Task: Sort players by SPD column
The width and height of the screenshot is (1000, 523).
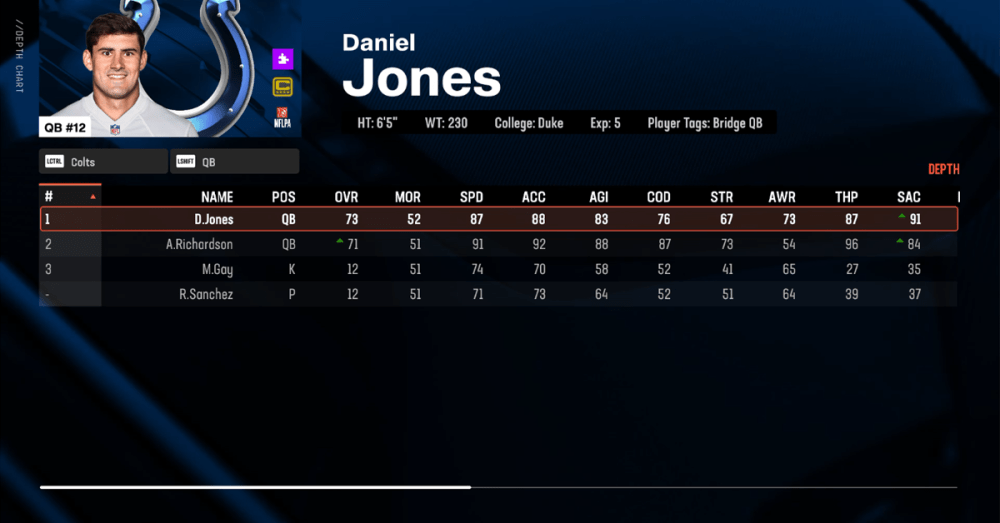Action: tap(471, 197)
